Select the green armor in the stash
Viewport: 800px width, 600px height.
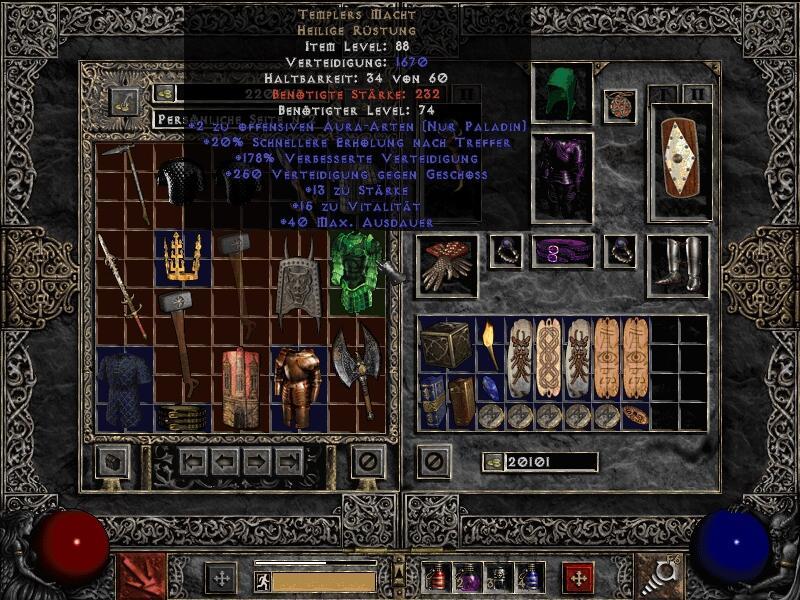[357, 272]
